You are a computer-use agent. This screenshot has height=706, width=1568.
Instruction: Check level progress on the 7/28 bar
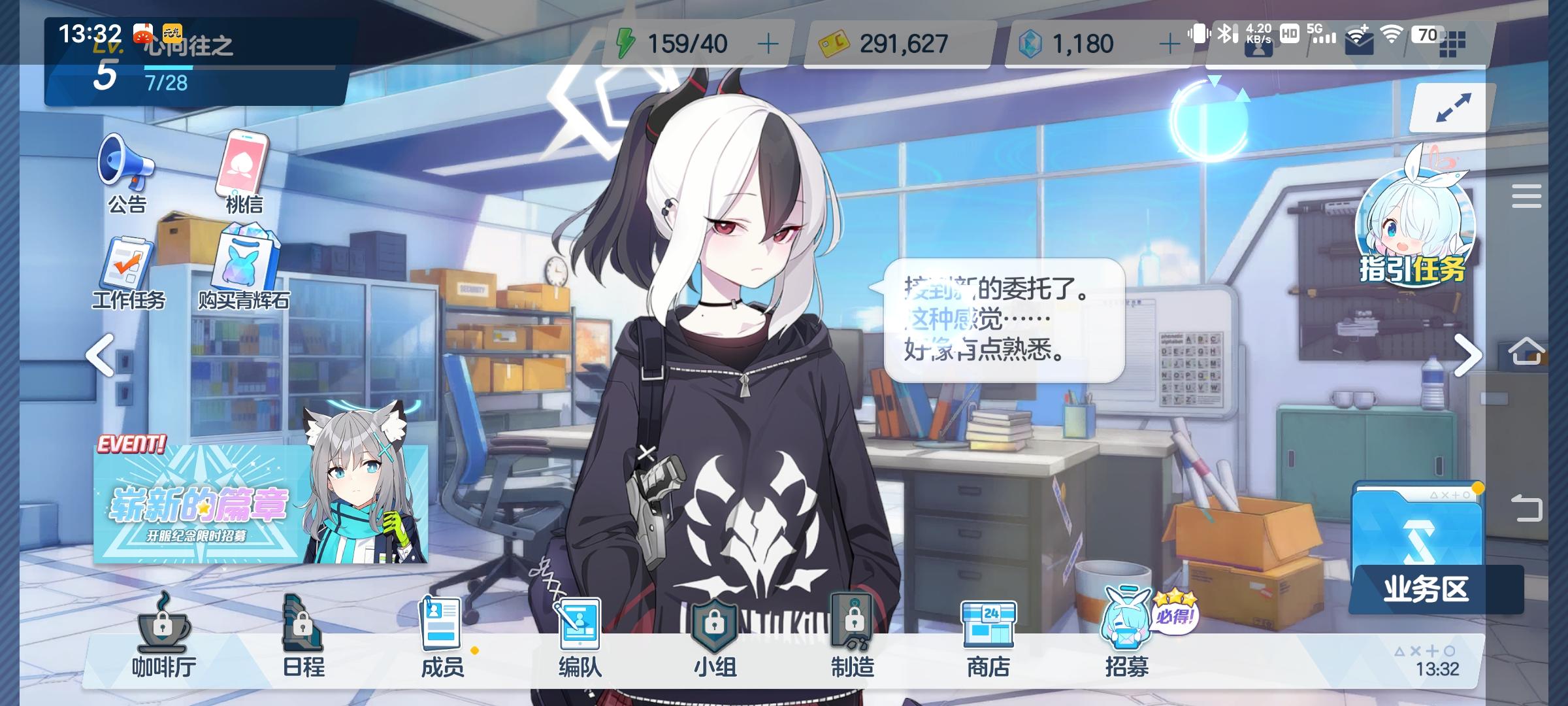[173, 82]
